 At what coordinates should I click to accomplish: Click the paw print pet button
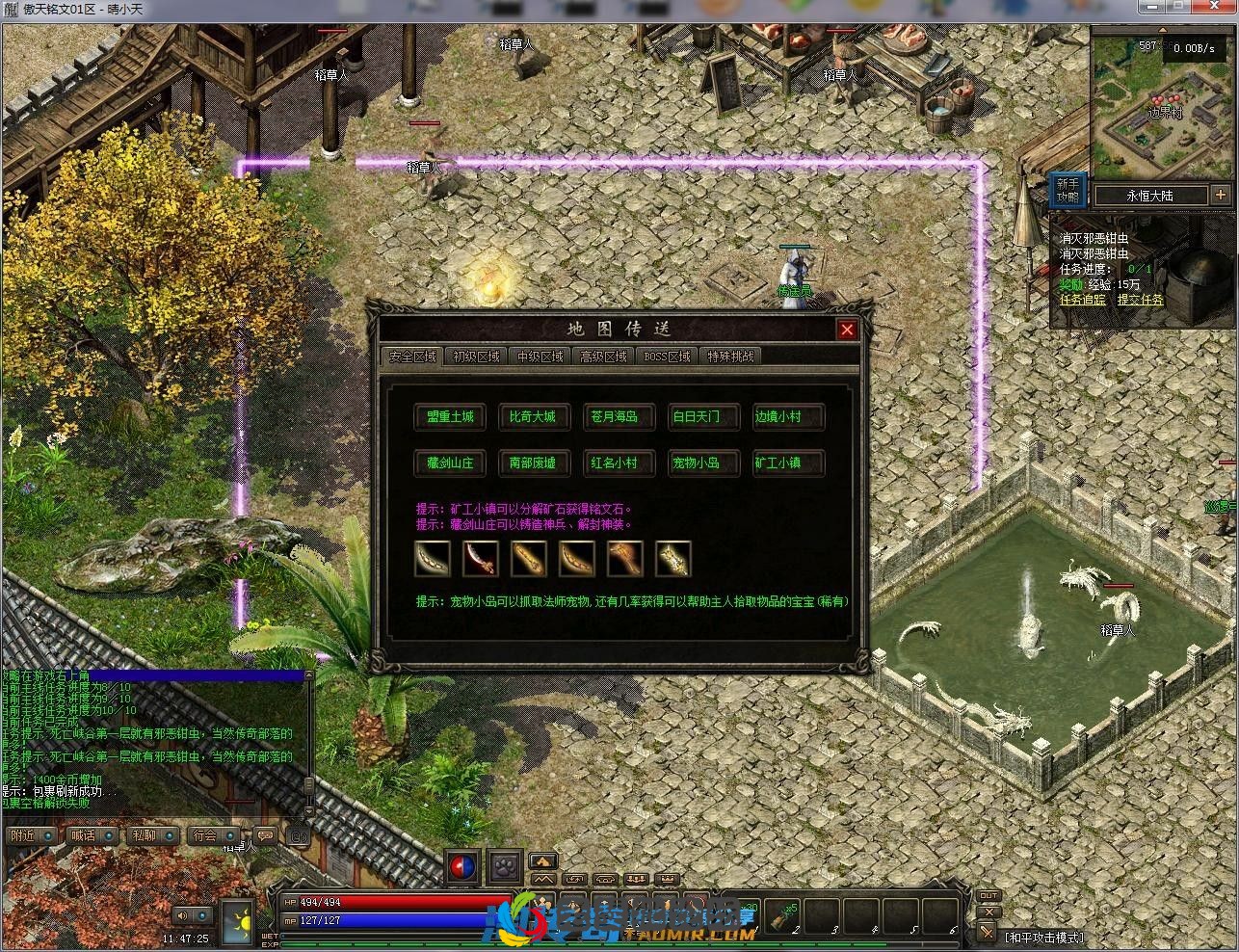pos(503,865)
